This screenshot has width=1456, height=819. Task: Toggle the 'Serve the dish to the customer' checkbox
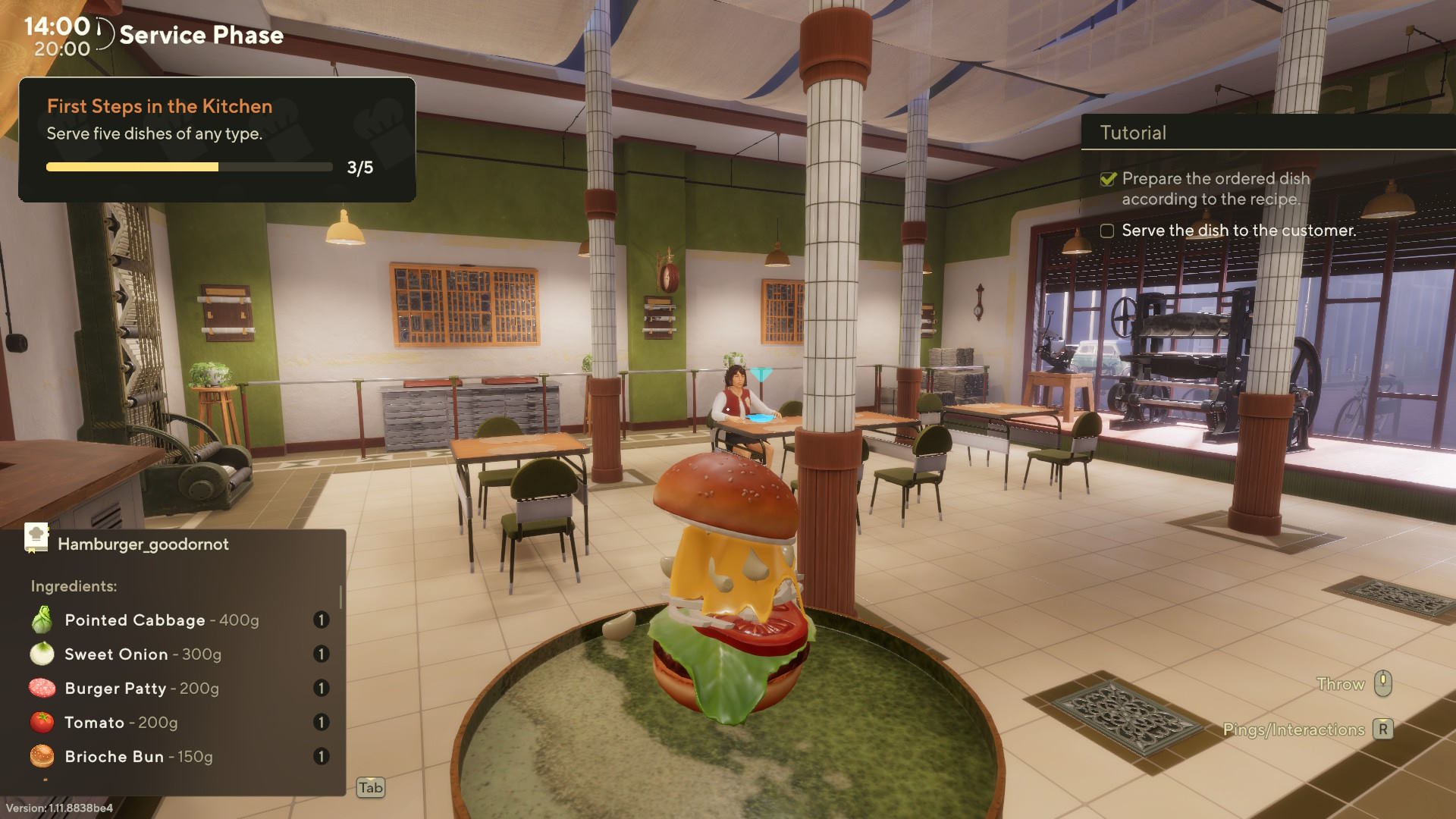pos(1107,231)
